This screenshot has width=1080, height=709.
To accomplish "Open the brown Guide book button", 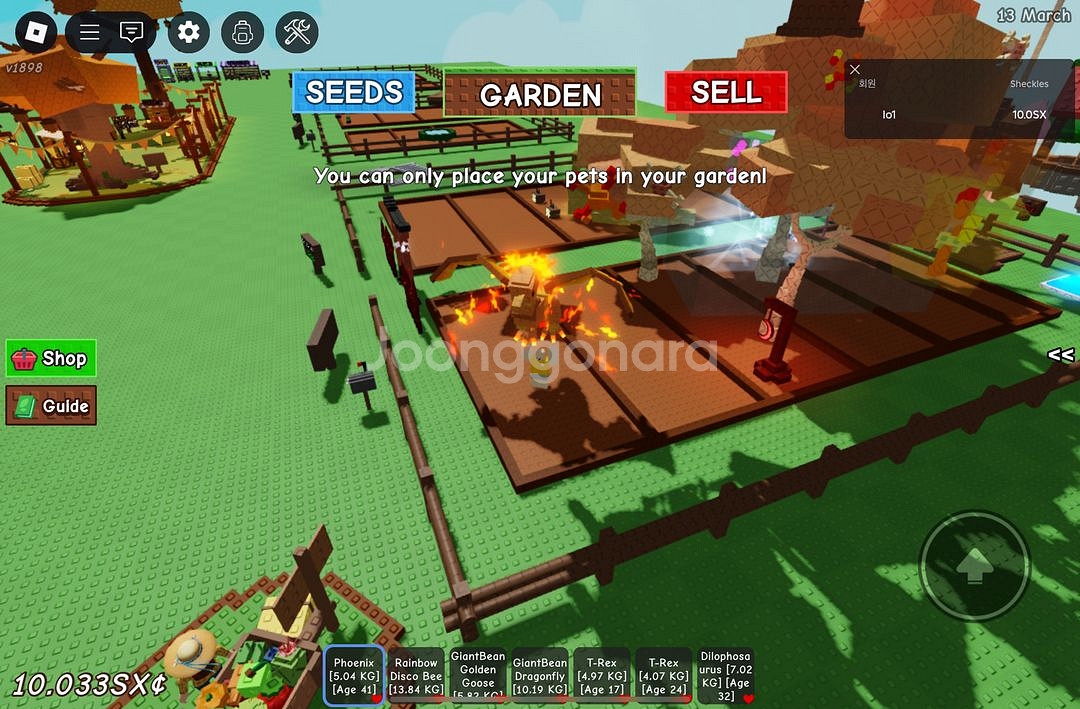I will [x=52, y=406].
